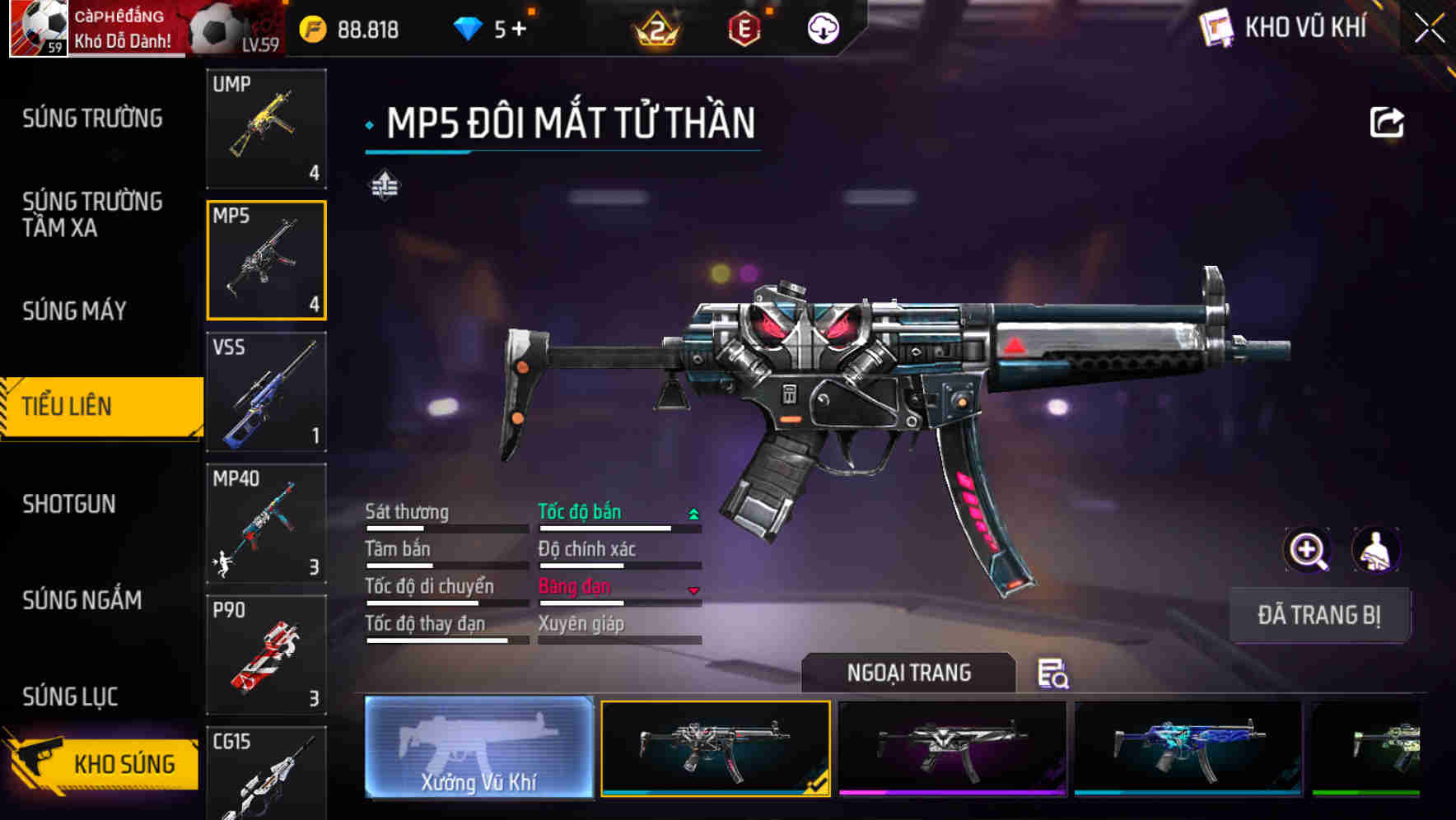
Task: Close the weapon armory screen
Action: click(1430, 29)
